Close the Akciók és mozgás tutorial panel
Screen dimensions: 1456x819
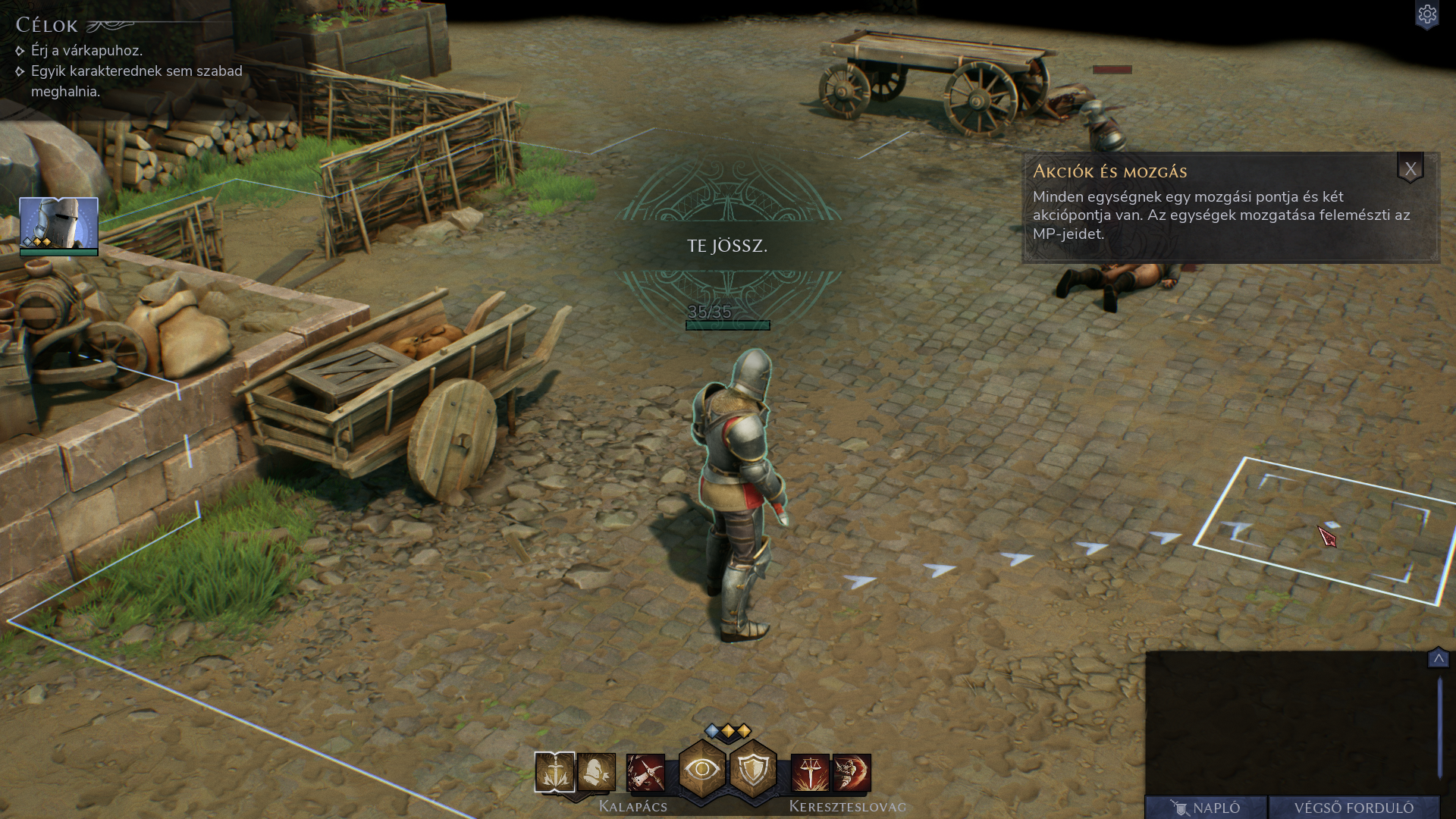point(1410,169)
